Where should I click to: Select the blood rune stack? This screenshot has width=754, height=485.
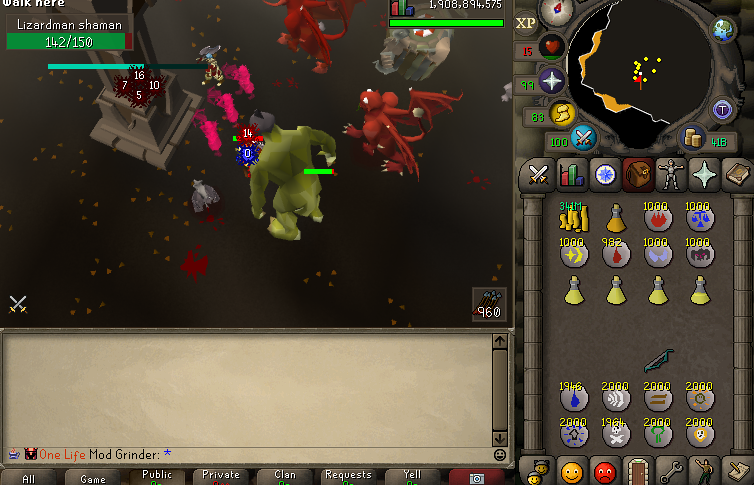615,254
